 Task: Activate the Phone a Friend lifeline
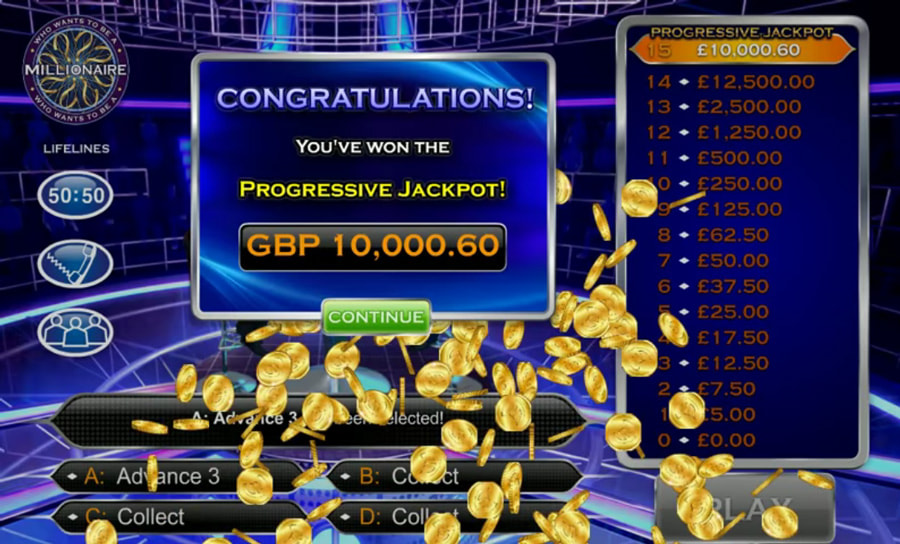click(x=76, y=262)
